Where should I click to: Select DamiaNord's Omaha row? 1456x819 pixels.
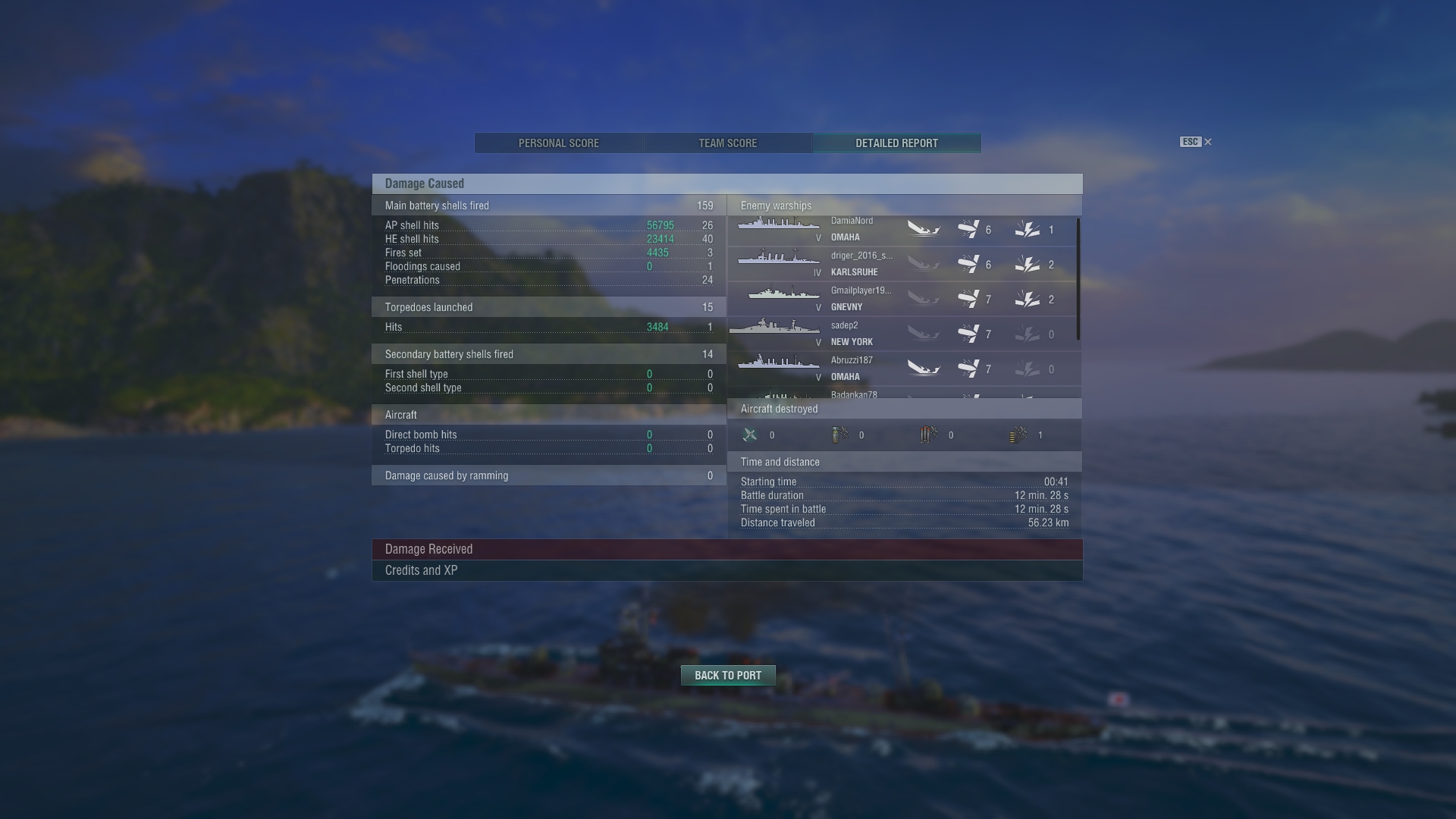901,229
